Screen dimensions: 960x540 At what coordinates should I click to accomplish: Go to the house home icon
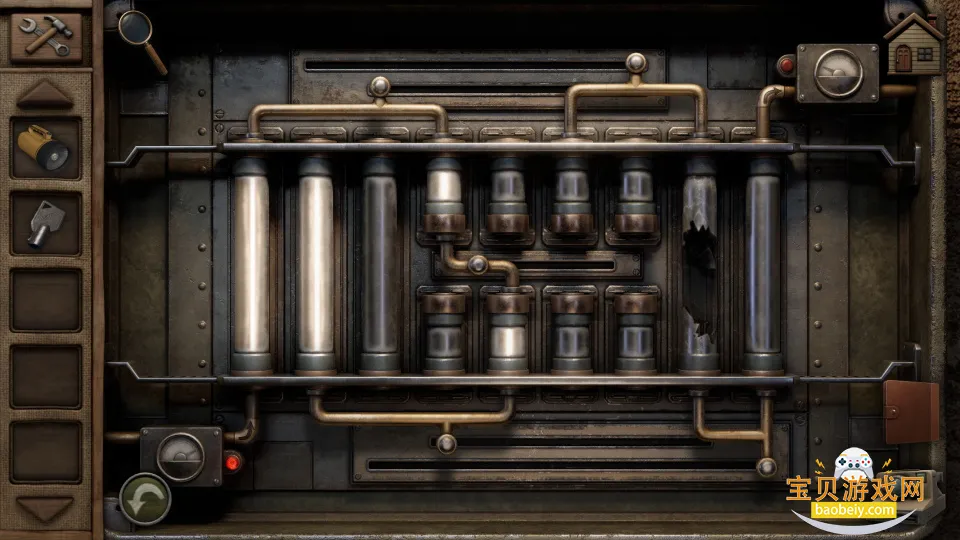(x=914, y=42)
